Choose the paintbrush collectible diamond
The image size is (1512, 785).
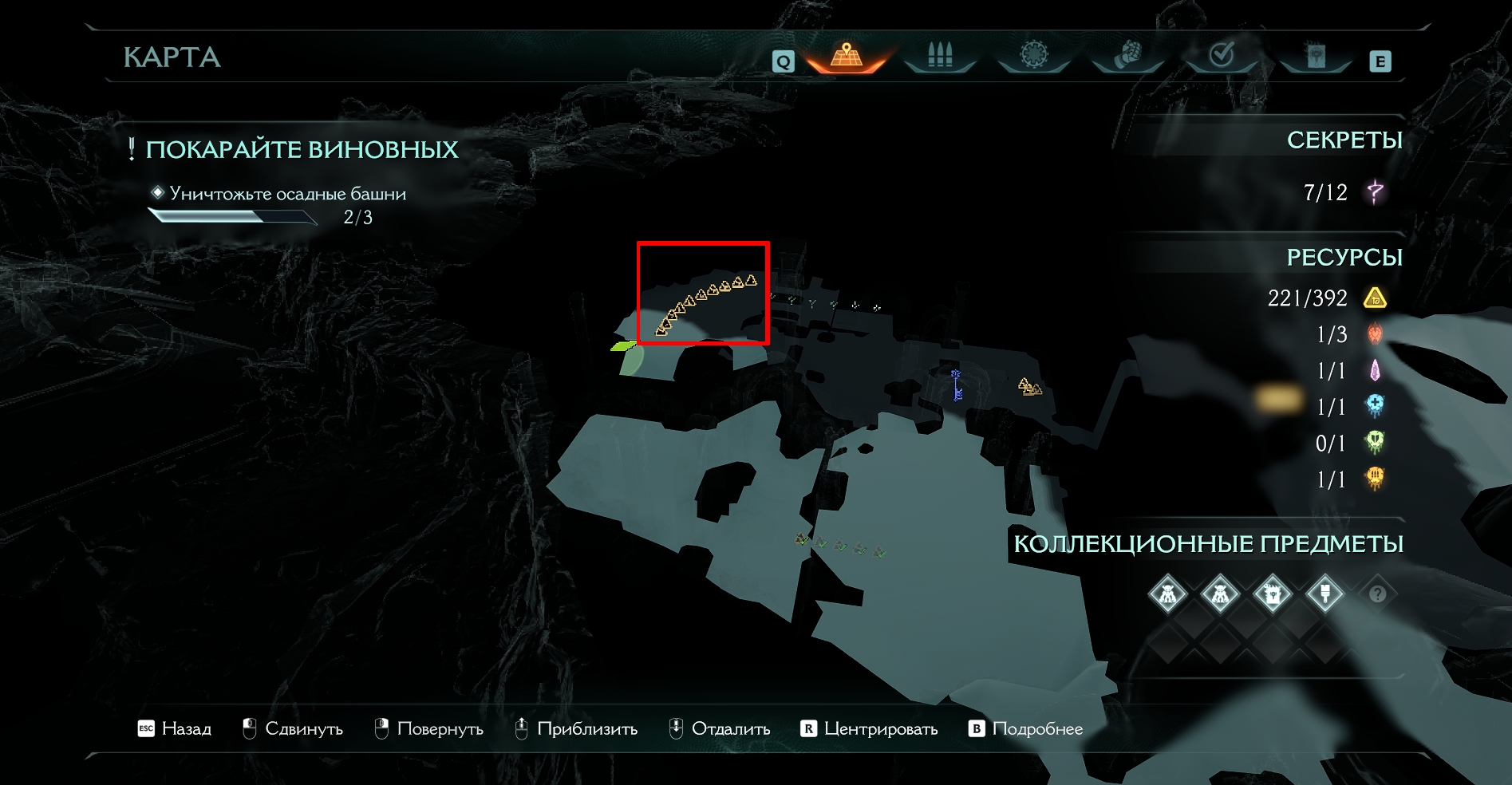[1325, 594]
